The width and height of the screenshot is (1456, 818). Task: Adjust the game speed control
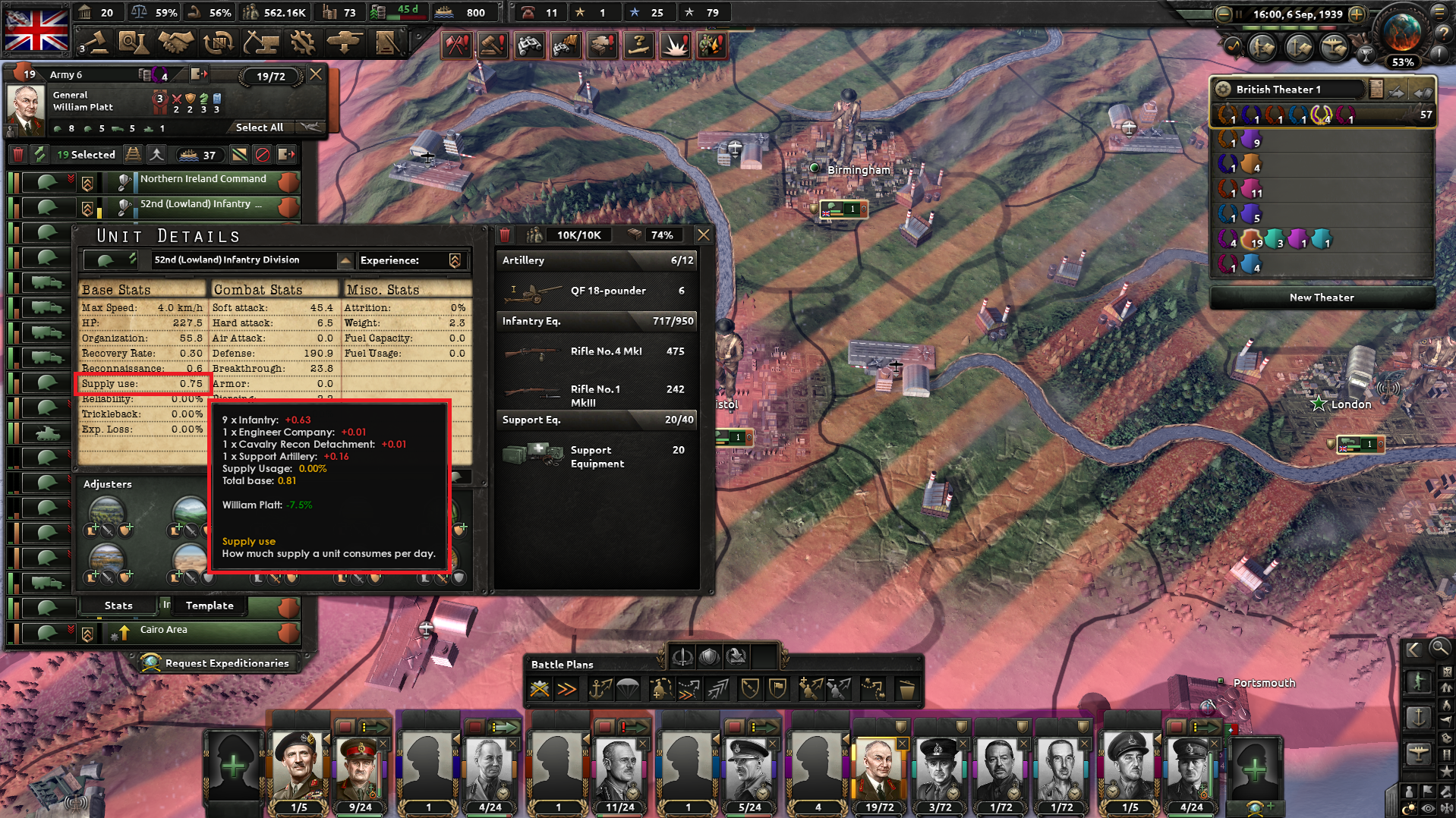coord(1358,14)
